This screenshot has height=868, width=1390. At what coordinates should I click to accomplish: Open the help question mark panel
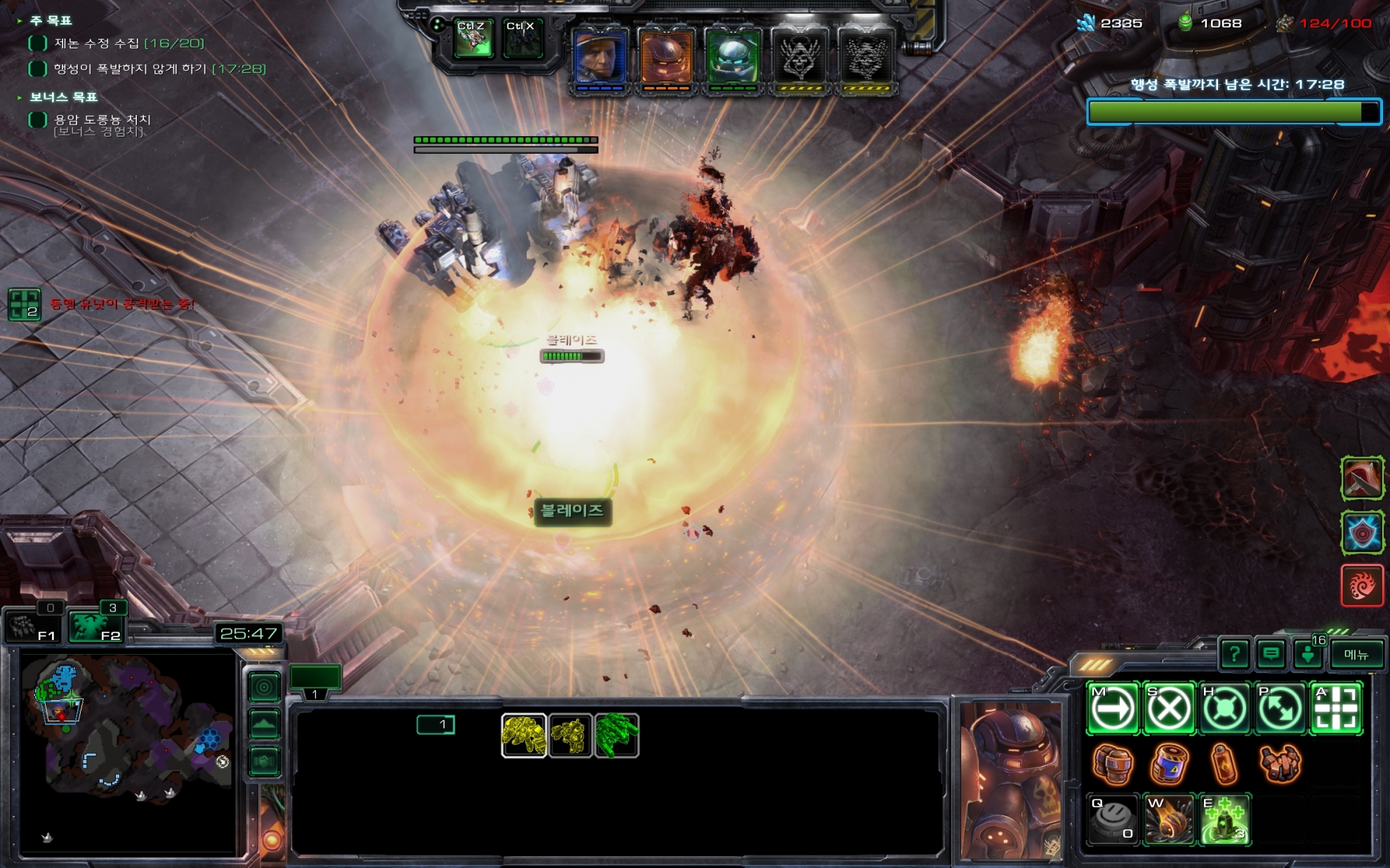tap(1234, 655)
